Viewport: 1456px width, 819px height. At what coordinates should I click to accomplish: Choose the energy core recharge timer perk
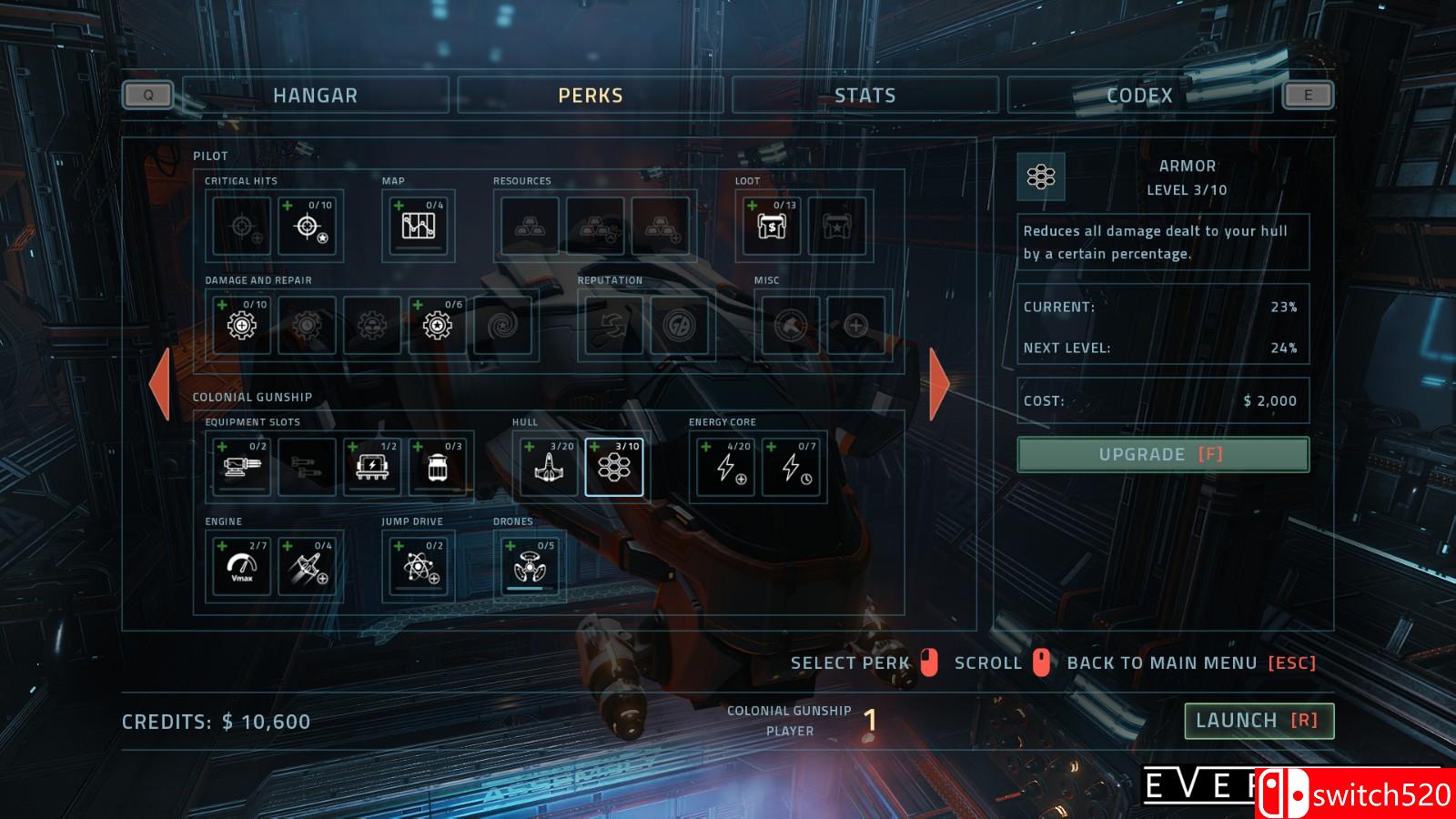[792, 467]
